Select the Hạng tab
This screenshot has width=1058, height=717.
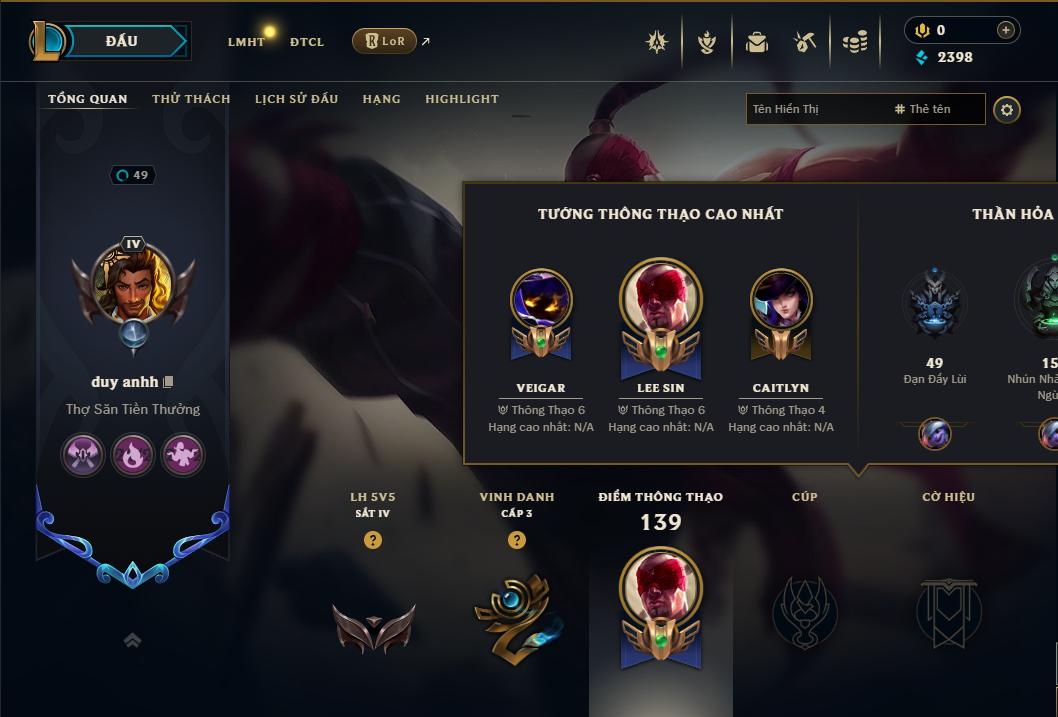click(381, 99)
